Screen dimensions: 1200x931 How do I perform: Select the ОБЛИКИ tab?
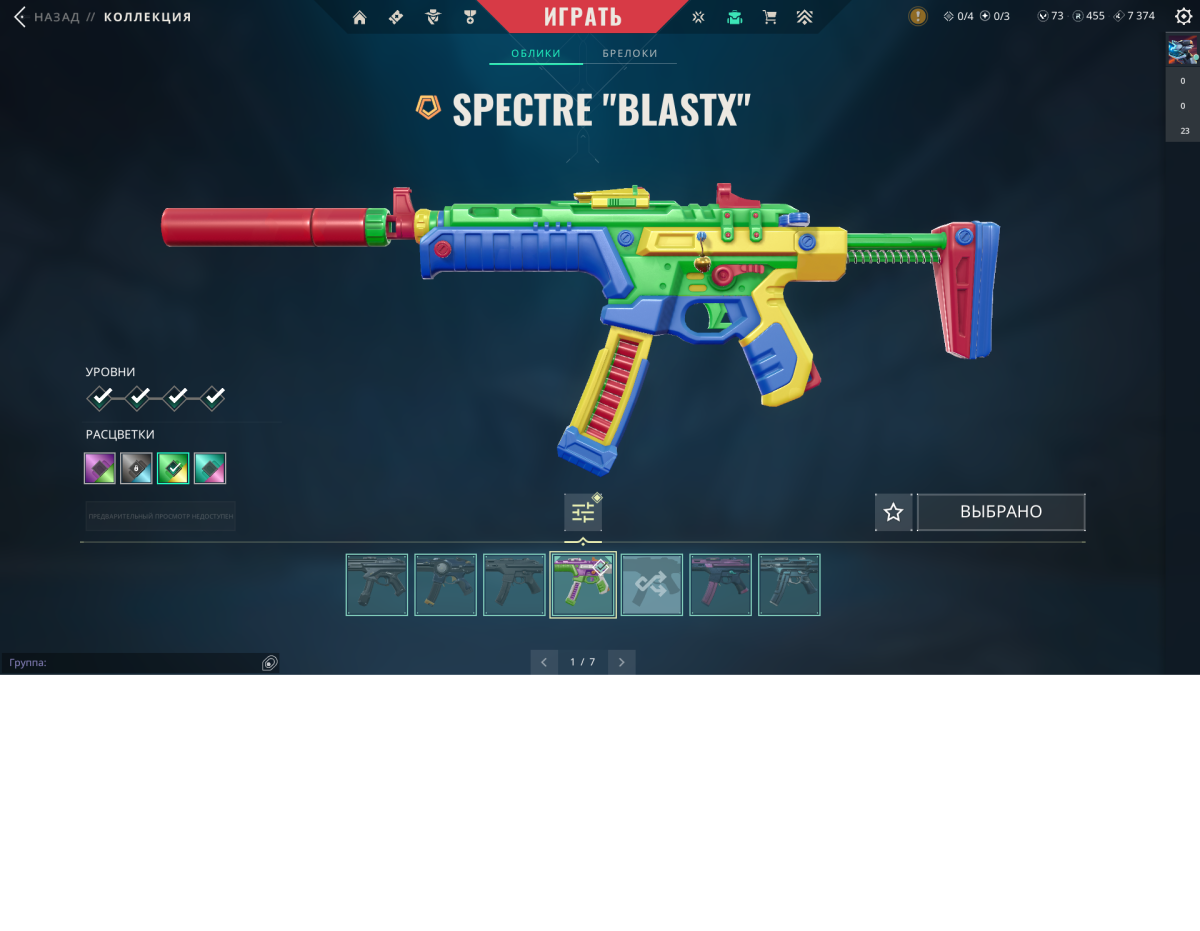pos(536,53)
